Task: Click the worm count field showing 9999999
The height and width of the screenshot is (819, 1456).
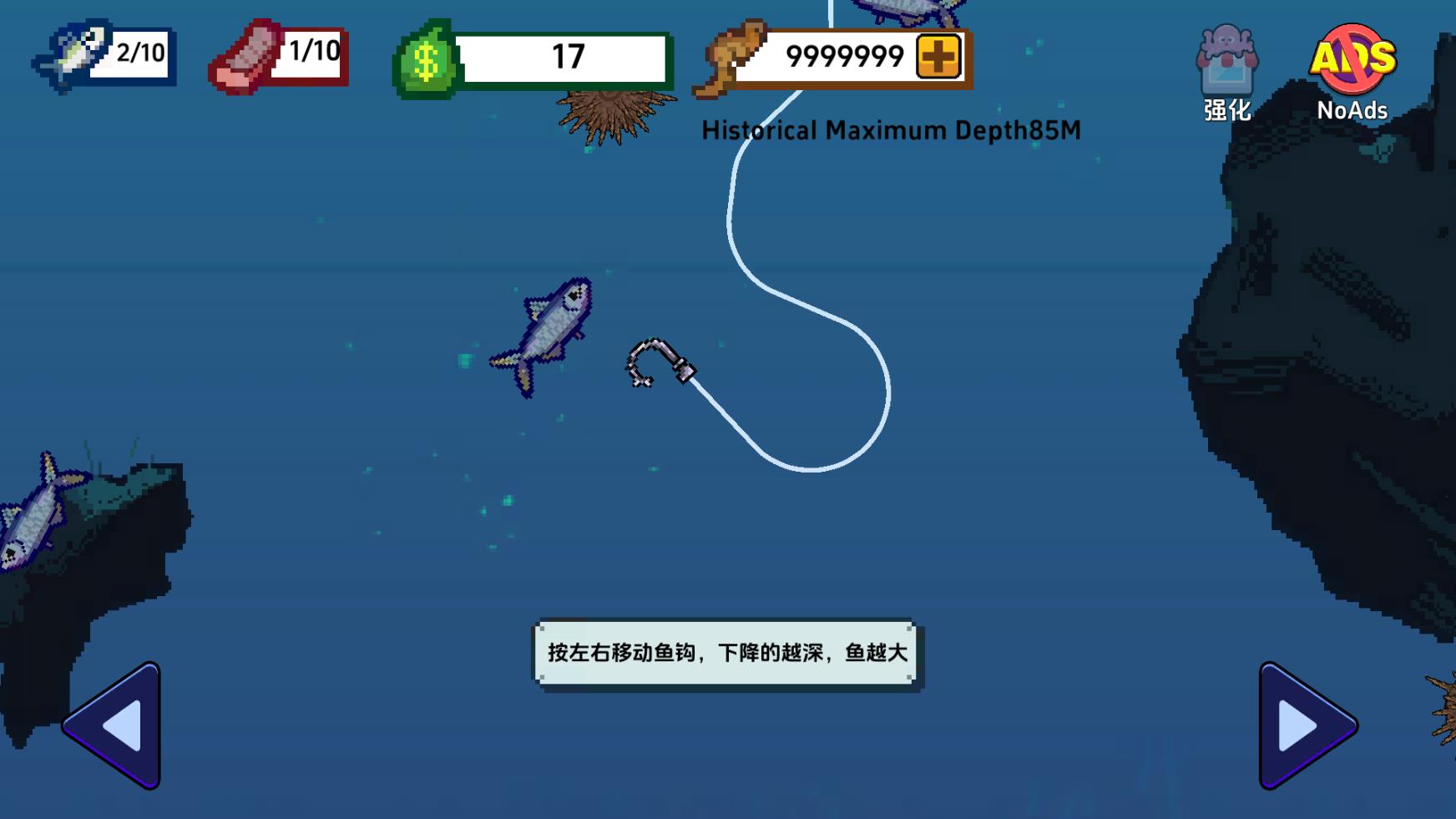Action: click(843, 55)
